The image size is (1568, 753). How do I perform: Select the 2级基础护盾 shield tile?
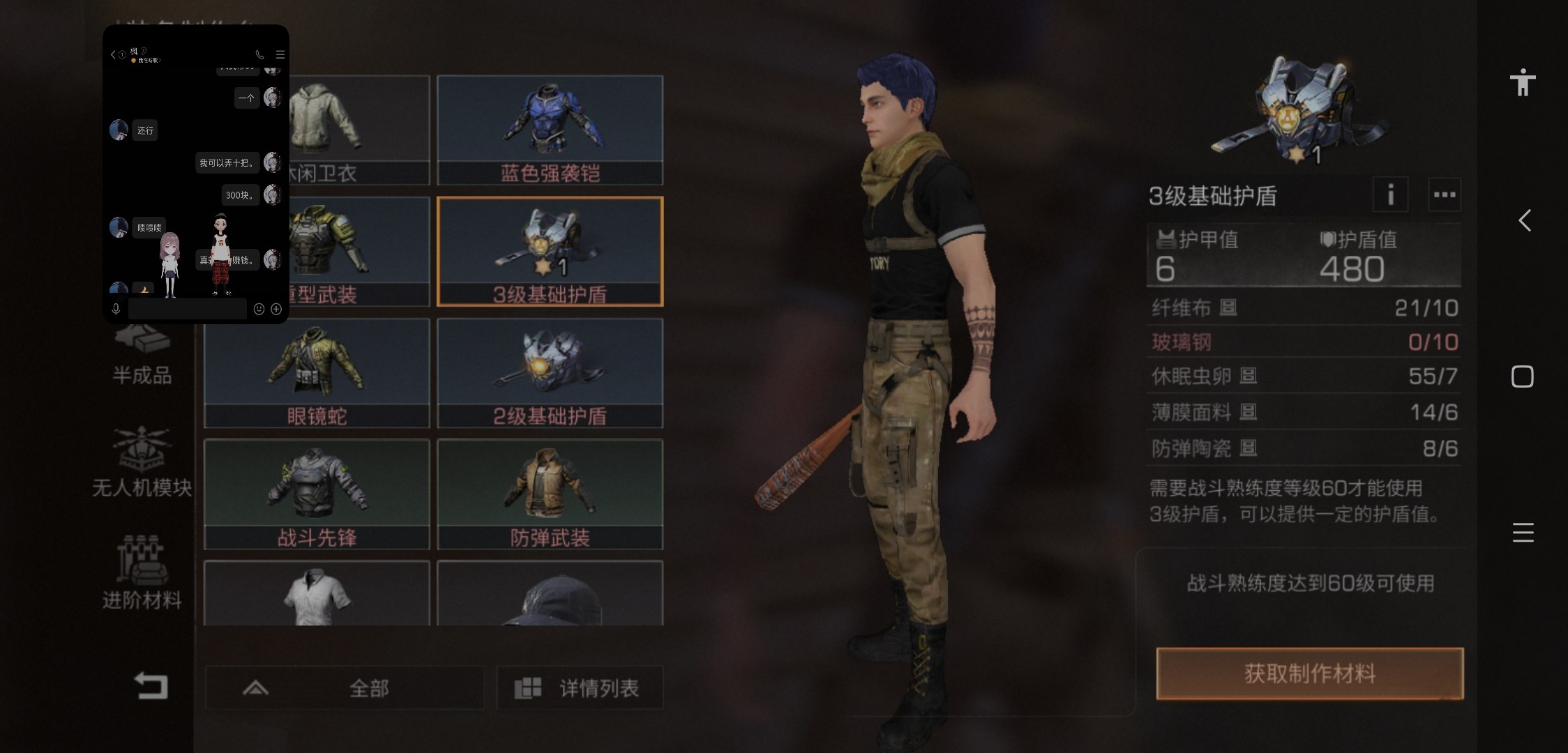550,372
